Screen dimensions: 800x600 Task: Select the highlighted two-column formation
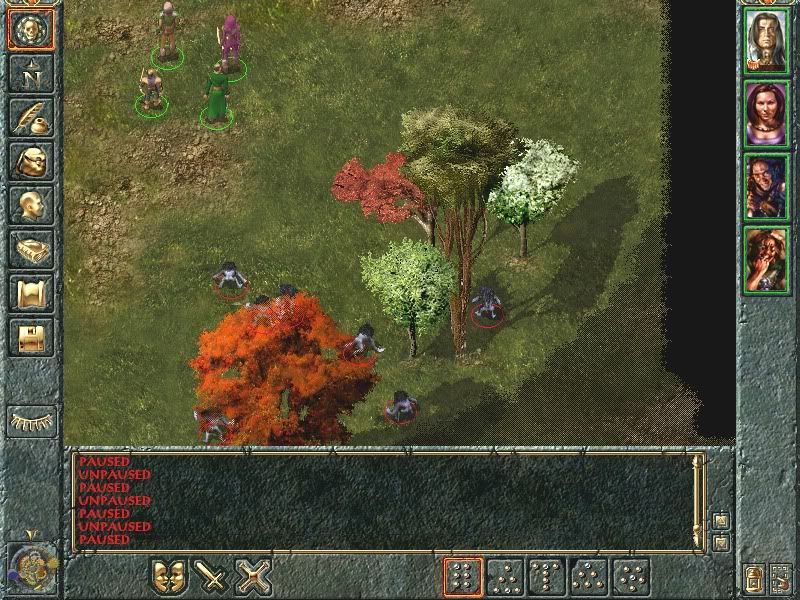pyautogui.click(x=462, y=577)
